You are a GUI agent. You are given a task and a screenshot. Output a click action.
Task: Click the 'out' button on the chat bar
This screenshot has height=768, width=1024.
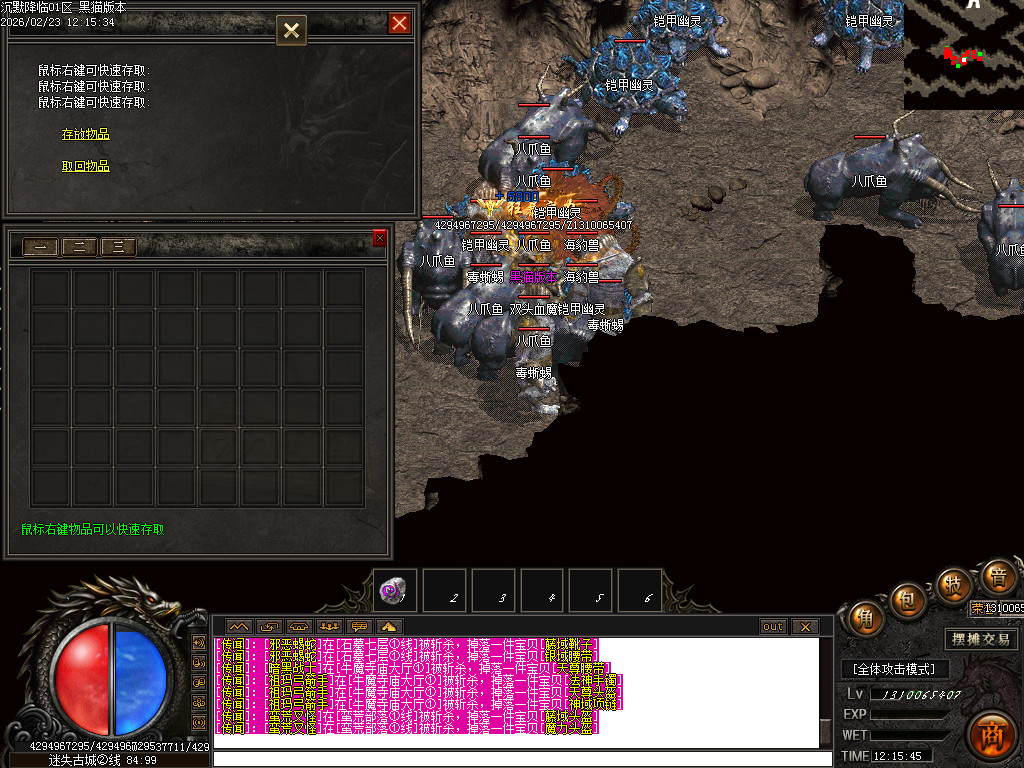pyautogui.click(x=773, y=627)
